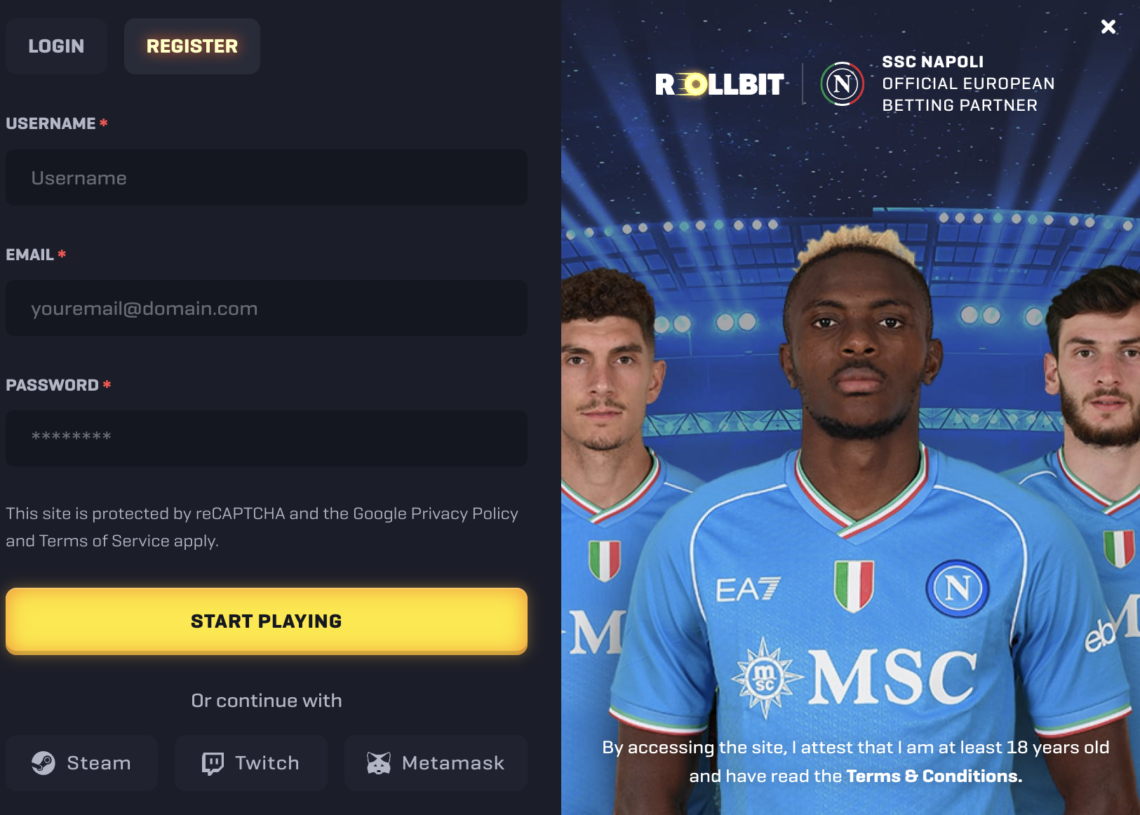The height and width of the screenshot is (815, 1140).
Task: Focus the Username input field
Action: pyautogui.click(x=266, y=178)
